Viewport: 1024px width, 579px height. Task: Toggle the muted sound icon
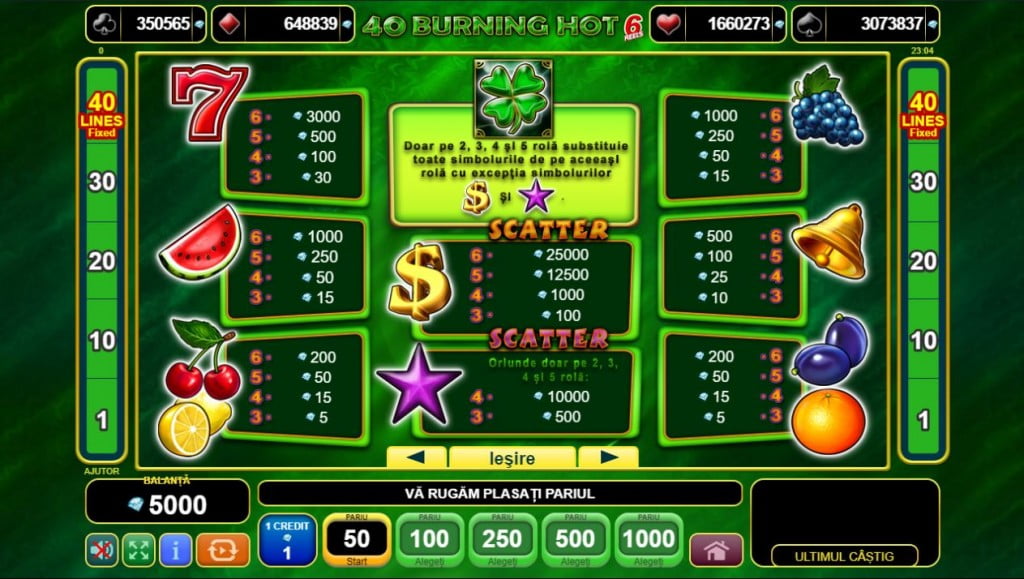pyautogui.click(x=101, y=549)
